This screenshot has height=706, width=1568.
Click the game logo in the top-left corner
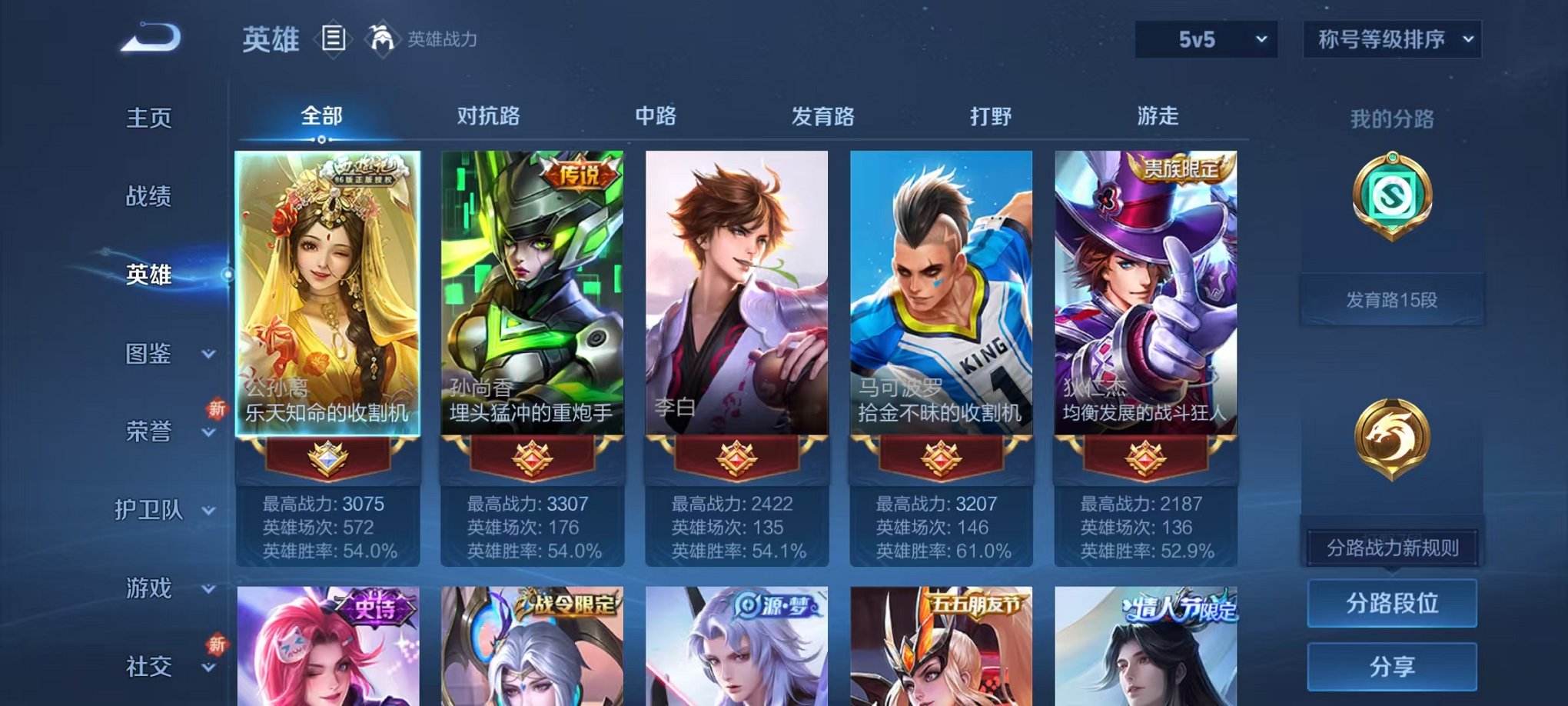point(150,37)
